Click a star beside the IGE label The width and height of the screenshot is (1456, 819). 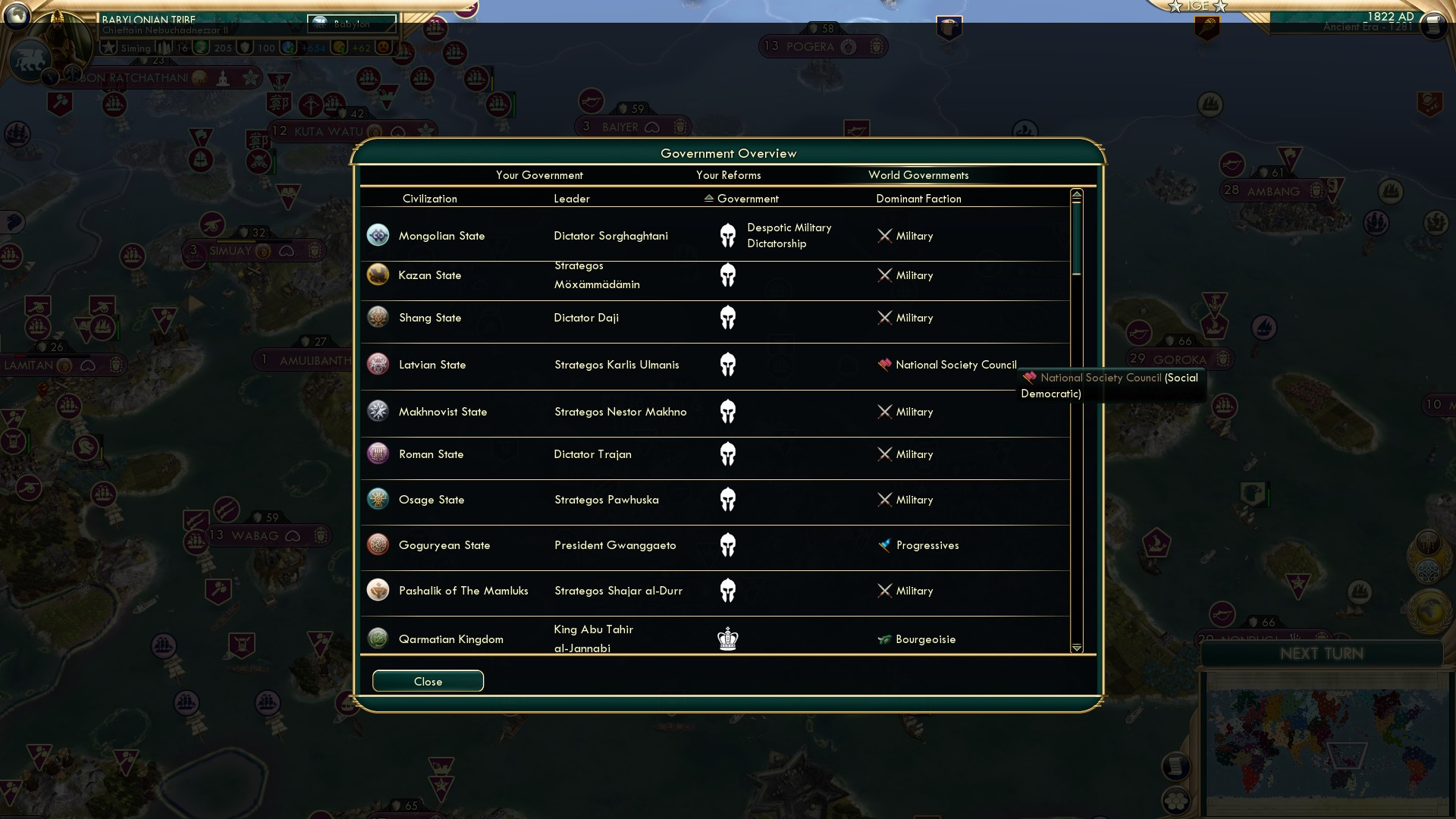[1175, 7]
